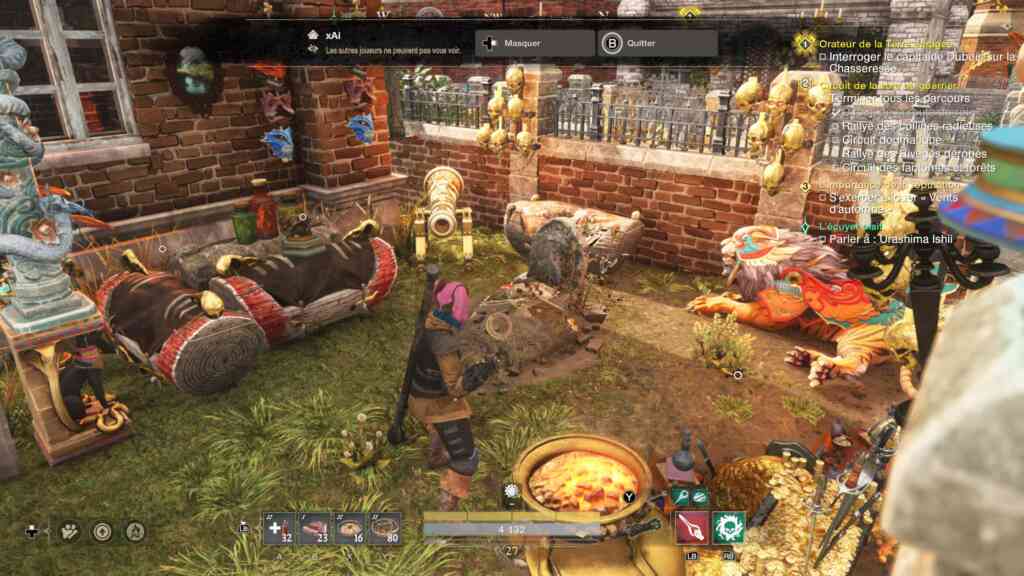Viewport: 1024px width, 576px height.
Task: Select the healing potion slot with 32
Action: (x=279, y=528)
